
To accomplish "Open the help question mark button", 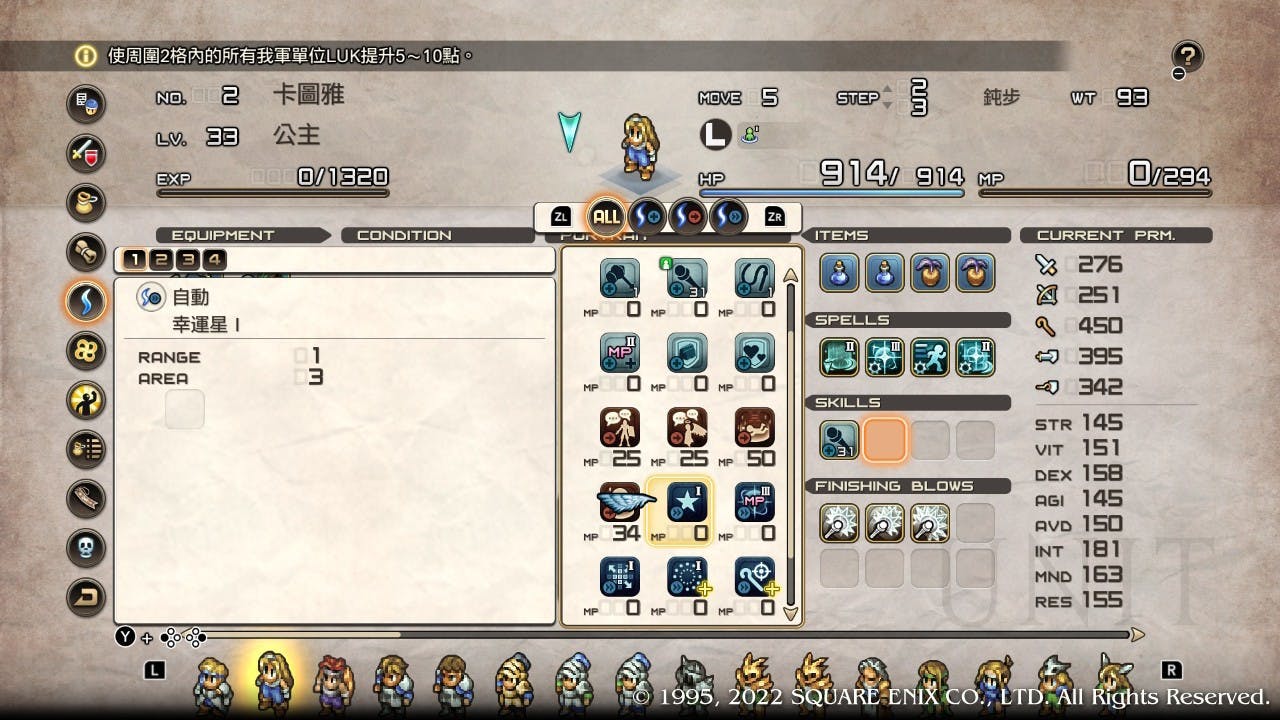I will tap(1188, 58).
